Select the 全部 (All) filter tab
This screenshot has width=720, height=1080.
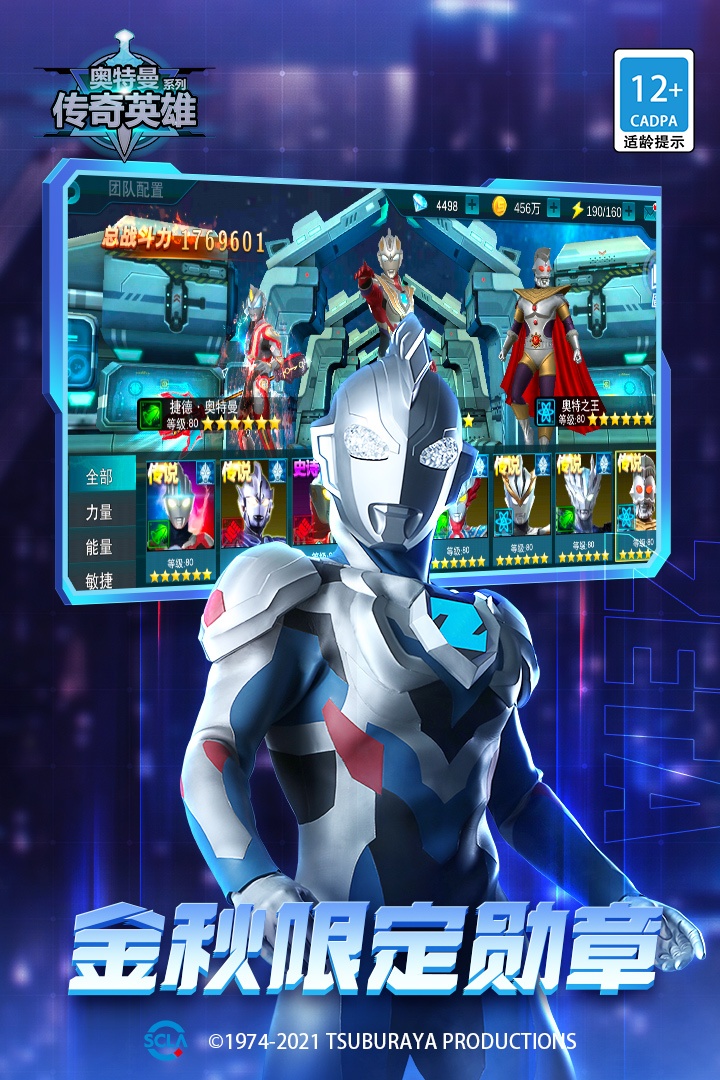(x=100, y=476)
